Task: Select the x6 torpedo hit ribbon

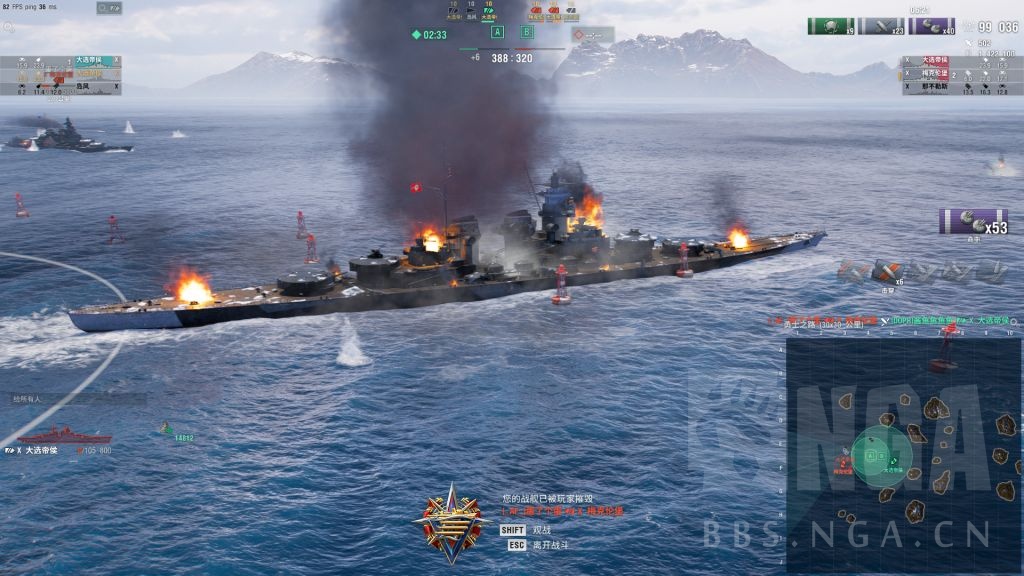Action: click(888, 271)
